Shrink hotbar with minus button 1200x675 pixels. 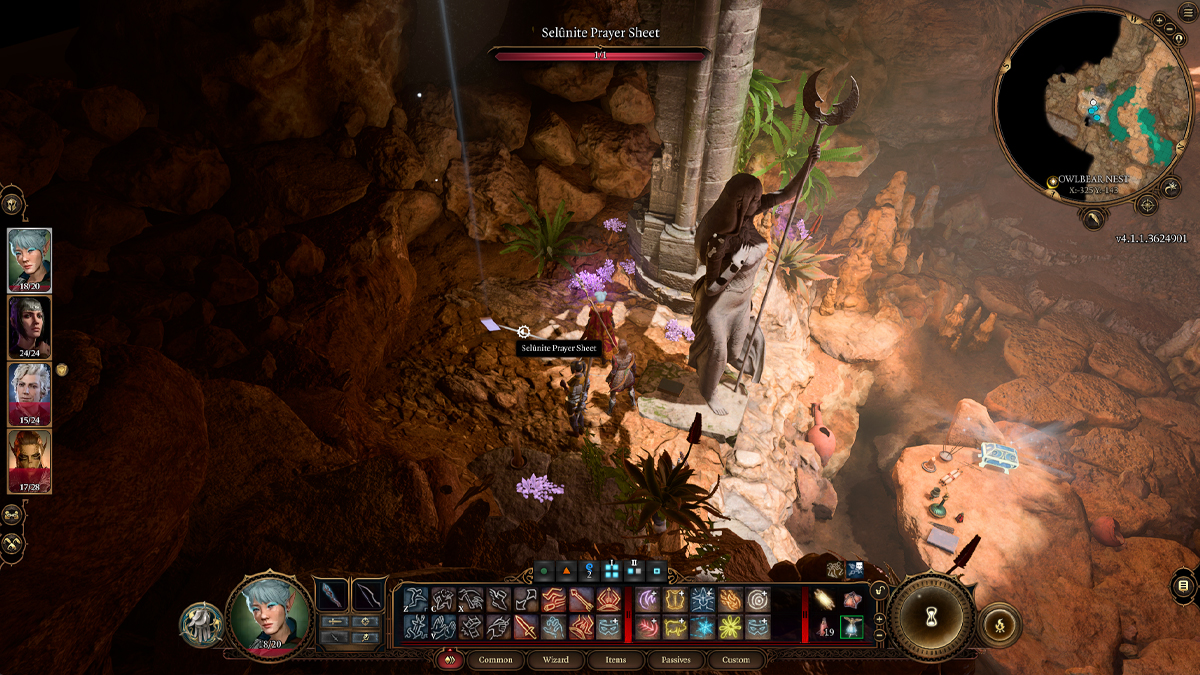[879, 635]
